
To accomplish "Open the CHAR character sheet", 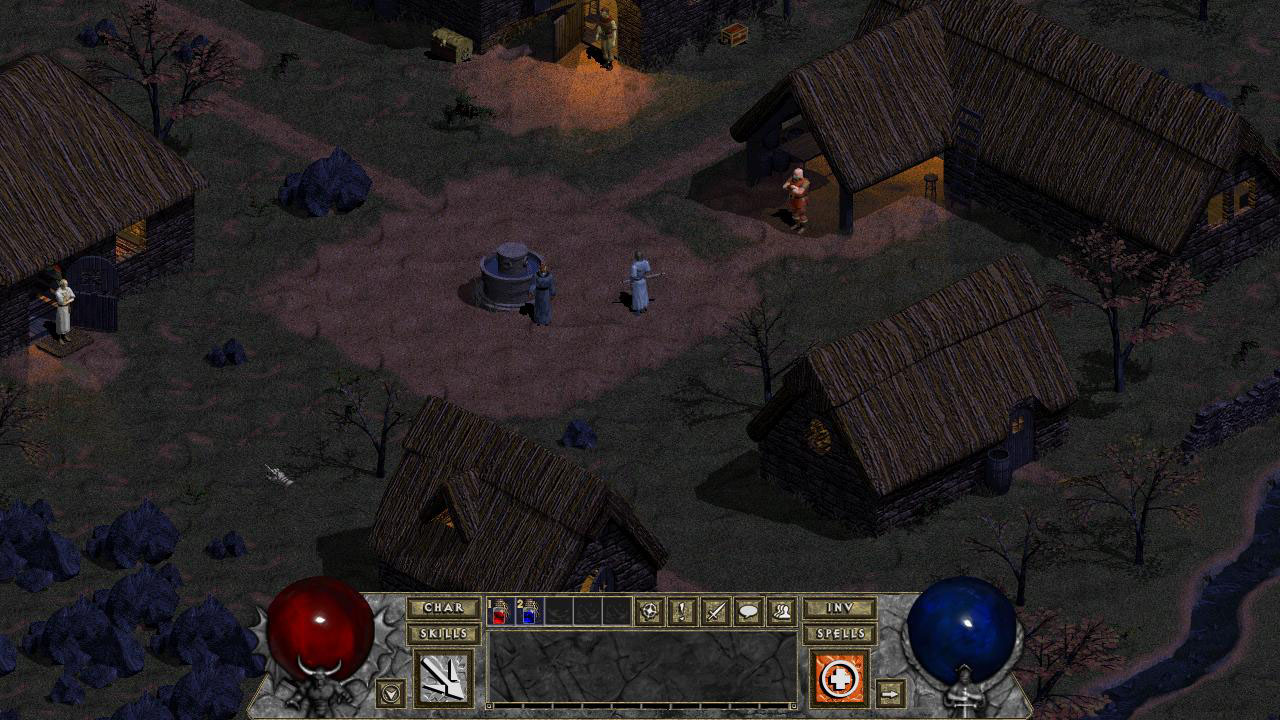I will (443, 609).
